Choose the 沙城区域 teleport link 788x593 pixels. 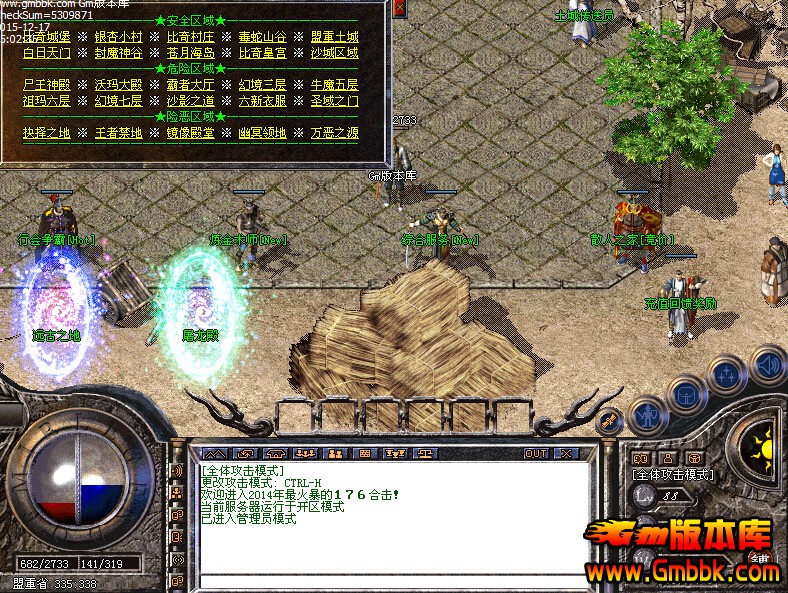(334, 53)
